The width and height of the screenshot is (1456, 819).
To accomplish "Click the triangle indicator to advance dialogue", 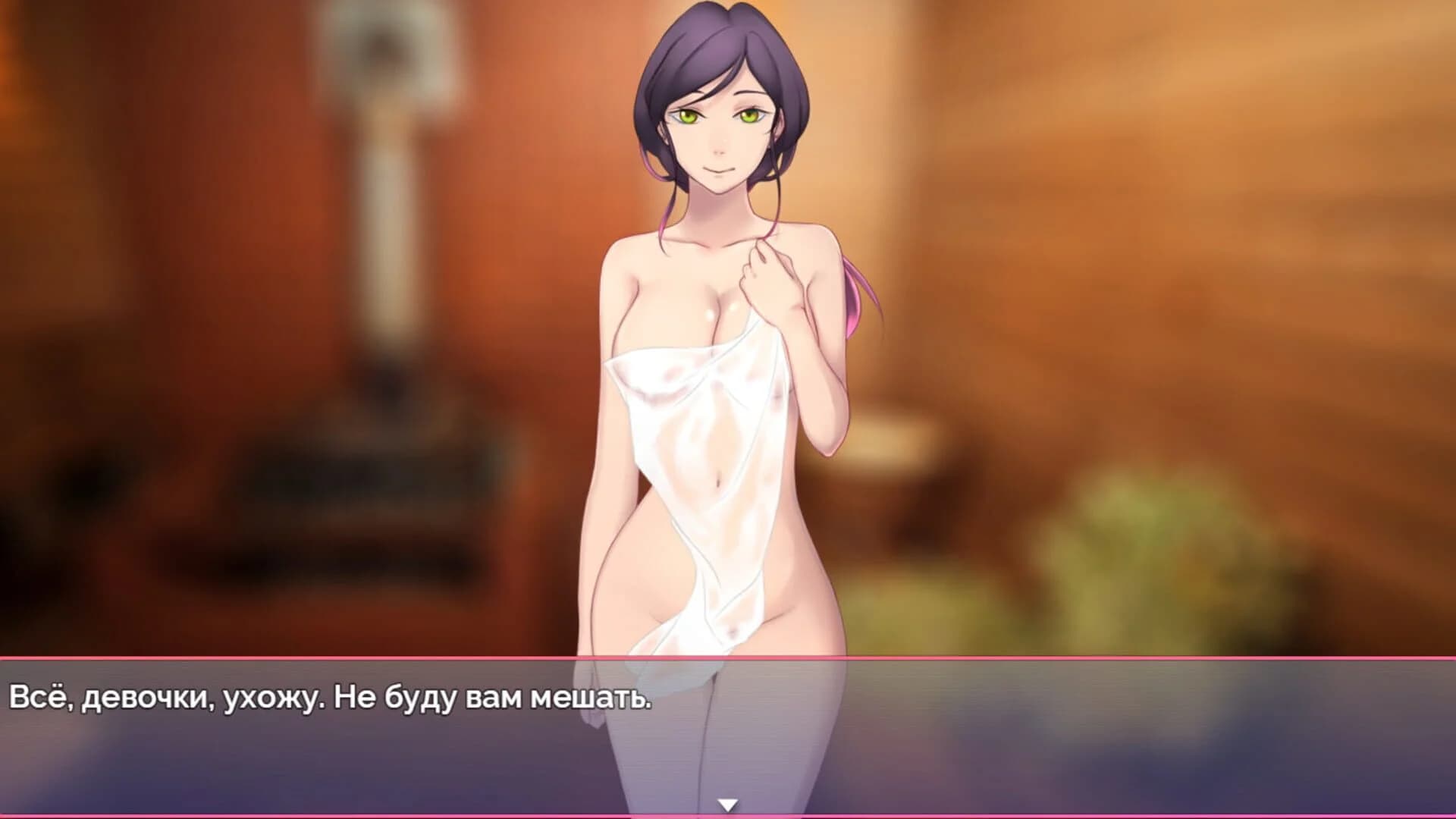I will click(730, 802).
